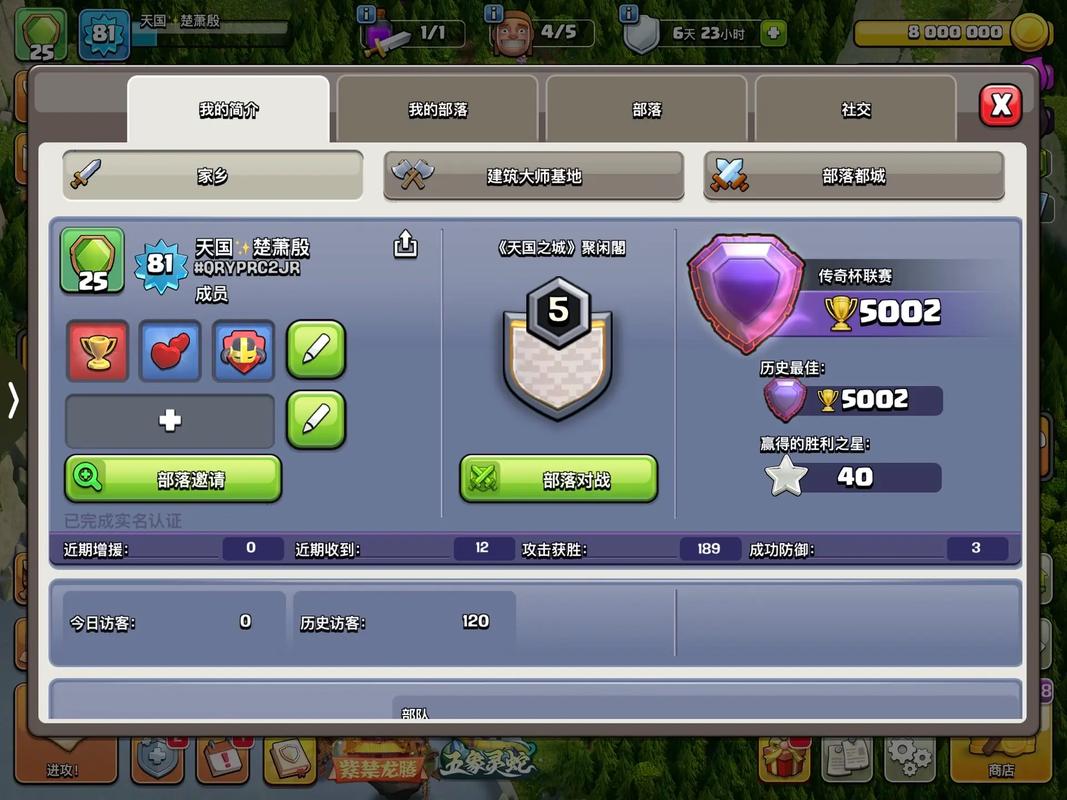This screenshot has width=1067, height=800.
Task: Click the empty plus label slot
Action: point(170,420)
